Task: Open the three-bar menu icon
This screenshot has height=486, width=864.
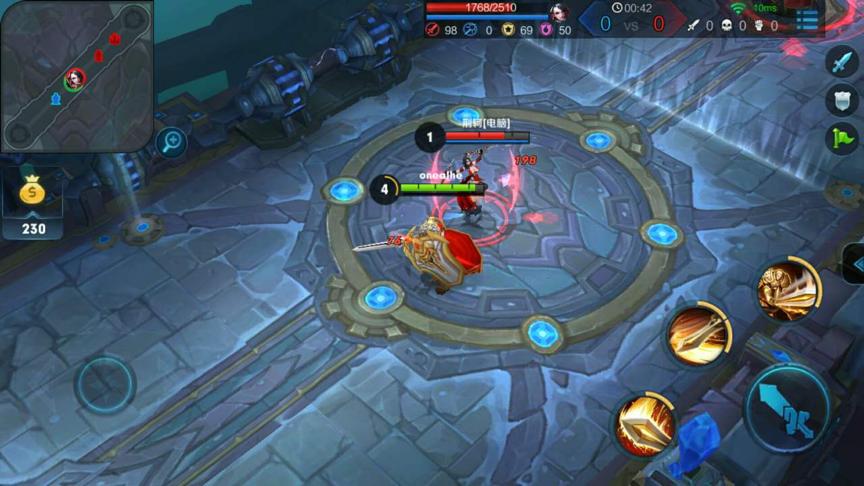Action: coord(808,19)
